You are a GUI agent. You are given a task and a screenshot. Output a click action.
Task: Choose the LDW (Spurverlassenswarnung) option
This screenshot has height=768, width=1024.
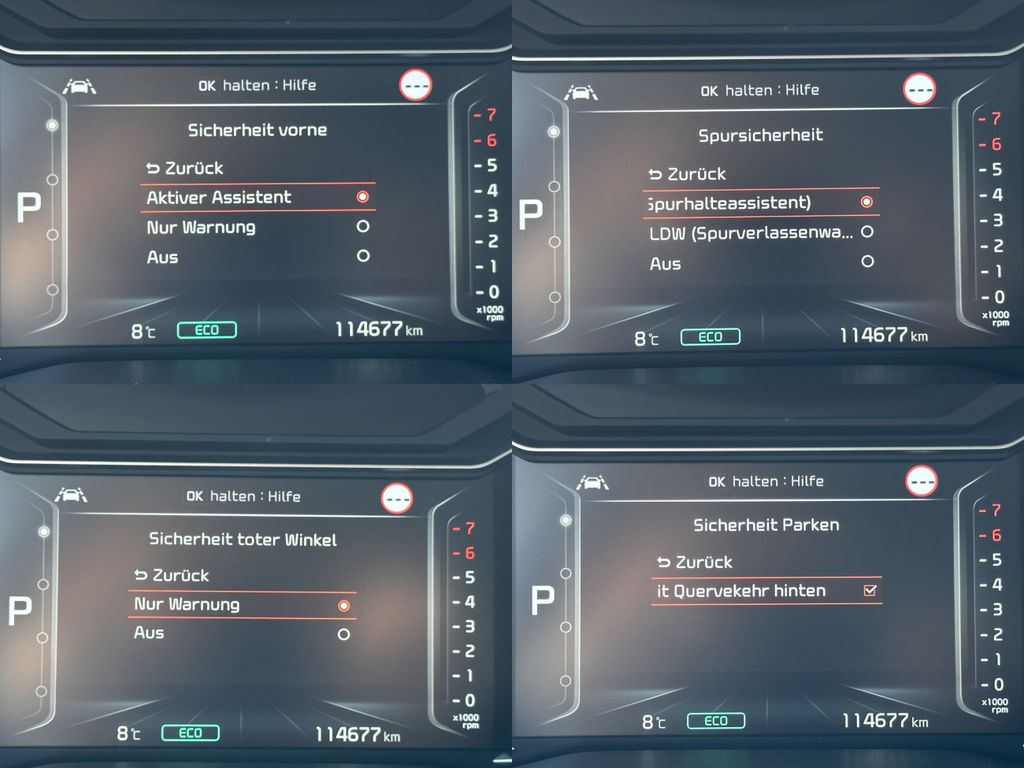point(760,233)
